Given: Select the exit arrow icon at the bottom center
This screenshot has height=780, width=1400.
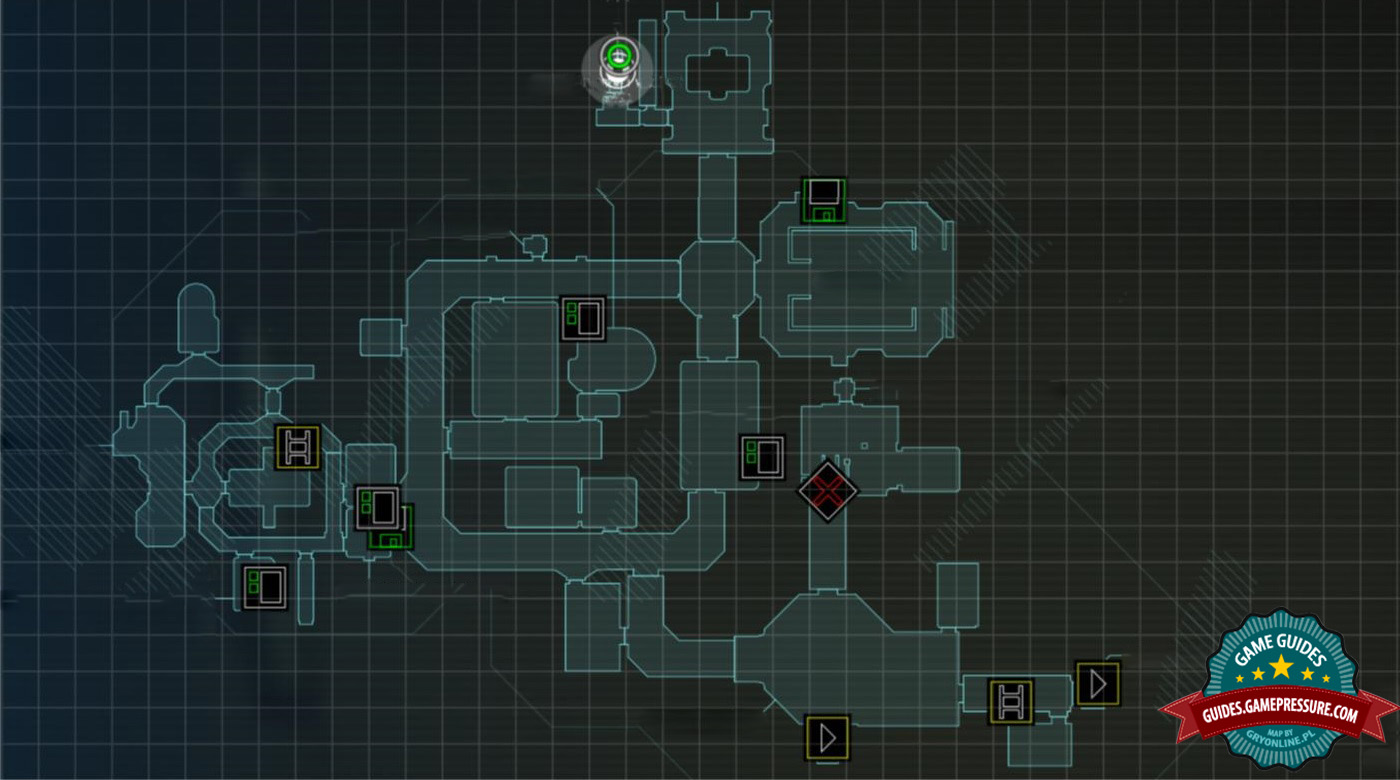Looking at the screenshot, I should [827, 737].
